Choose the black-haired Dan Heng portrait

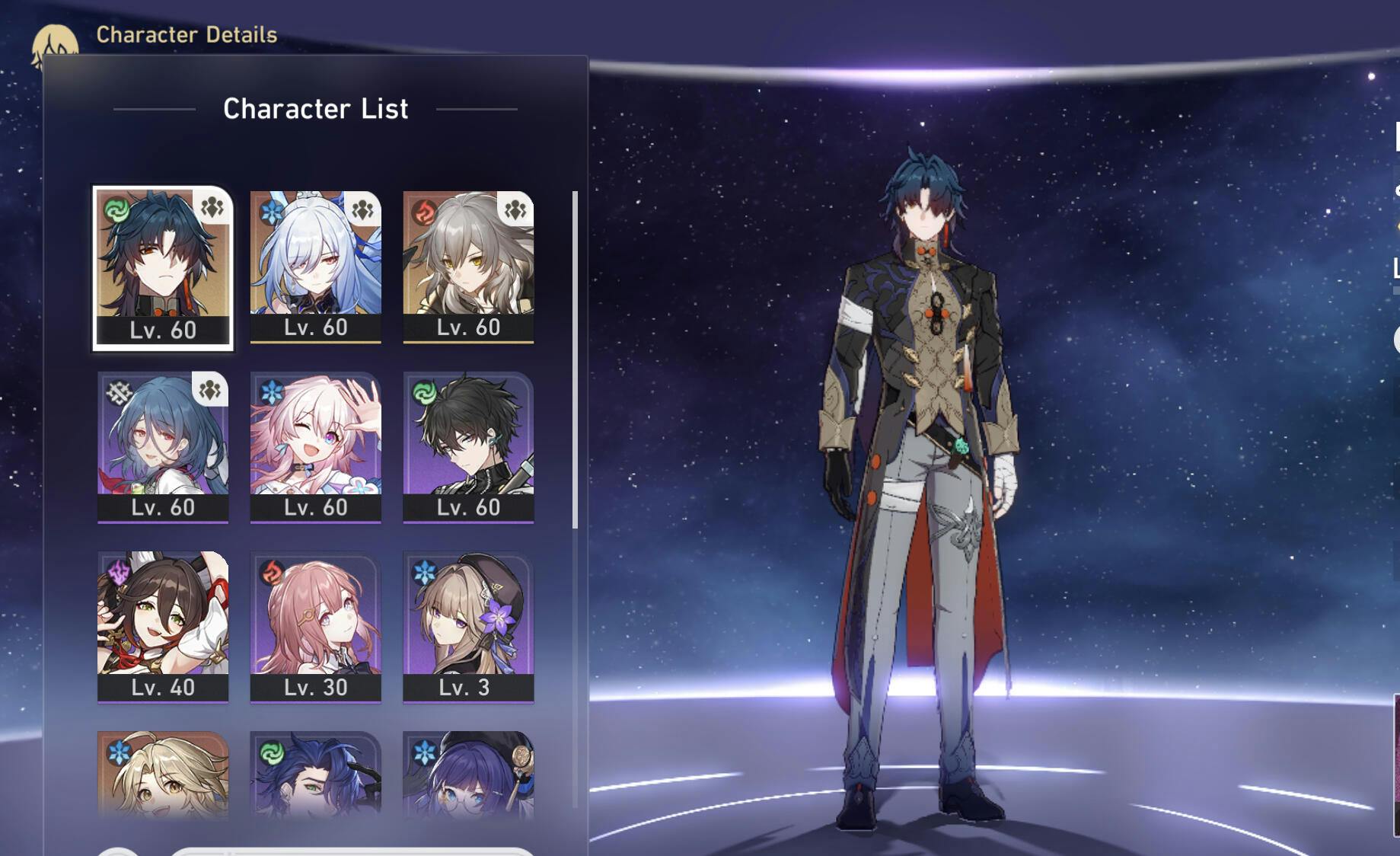468,446
